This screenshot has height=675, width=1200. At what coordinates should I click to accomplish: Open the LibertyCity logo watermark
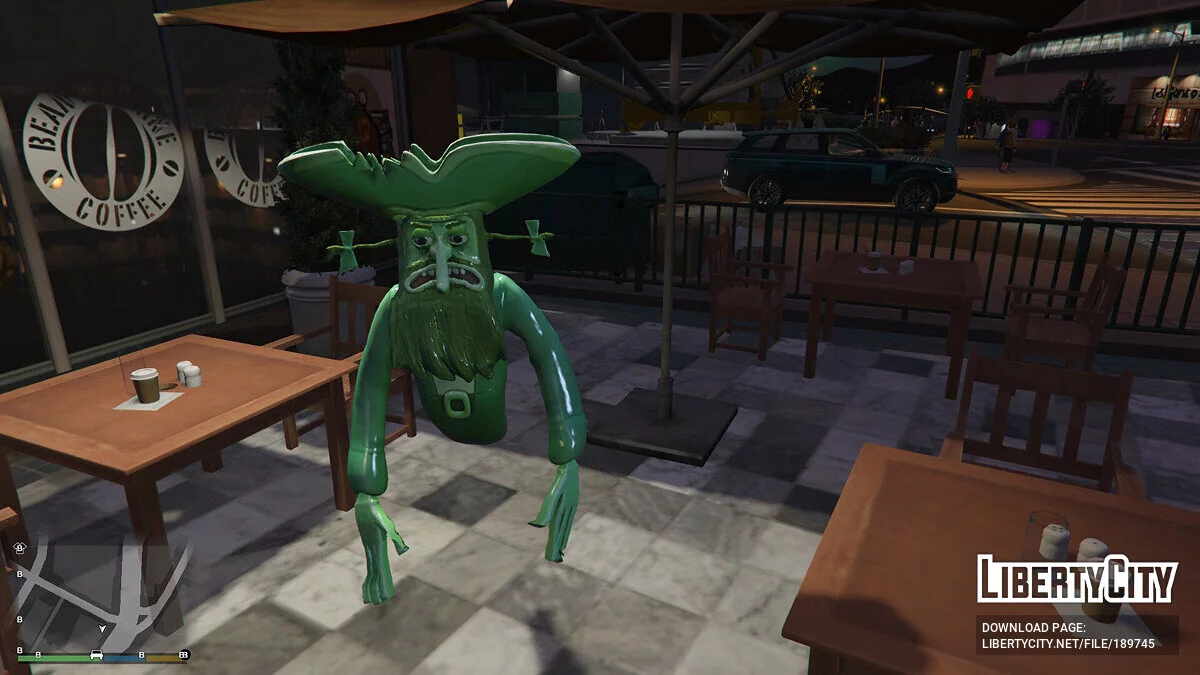(1076, 580)
